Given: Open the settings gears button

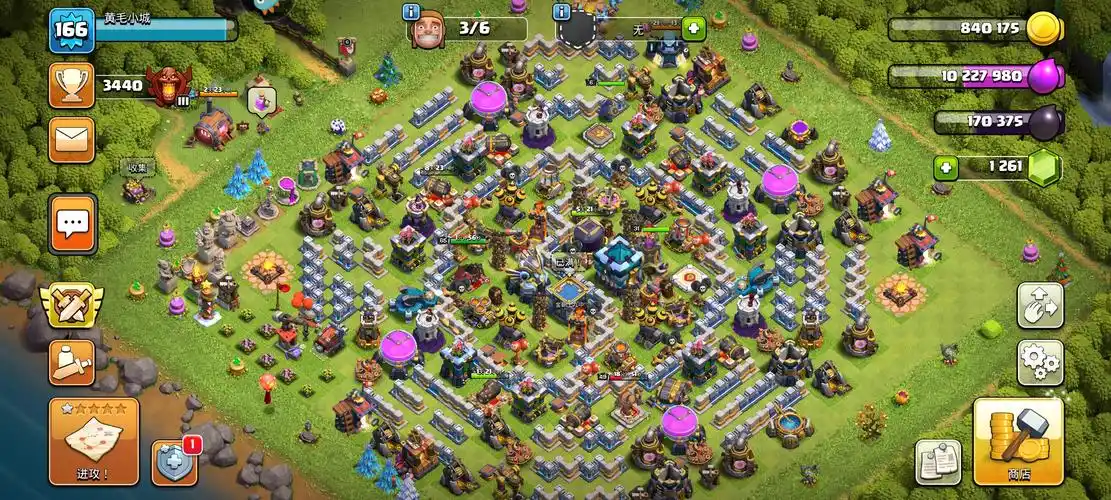Looking at the screenshot, I should [x=1040, y=363].
